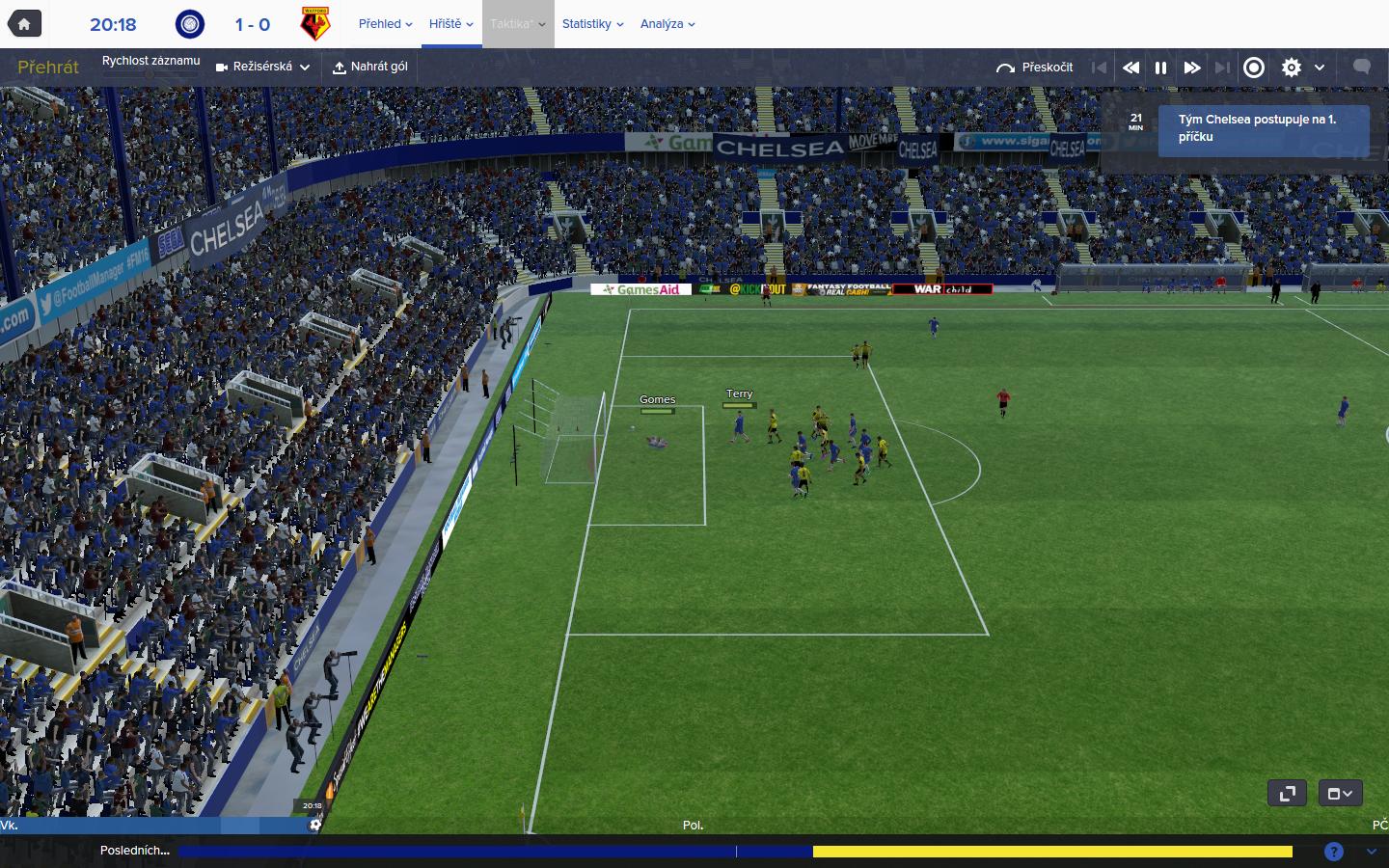Open the Přehled dropdown menu
Screen dimensions: 1389x868
tap(385, 24)
